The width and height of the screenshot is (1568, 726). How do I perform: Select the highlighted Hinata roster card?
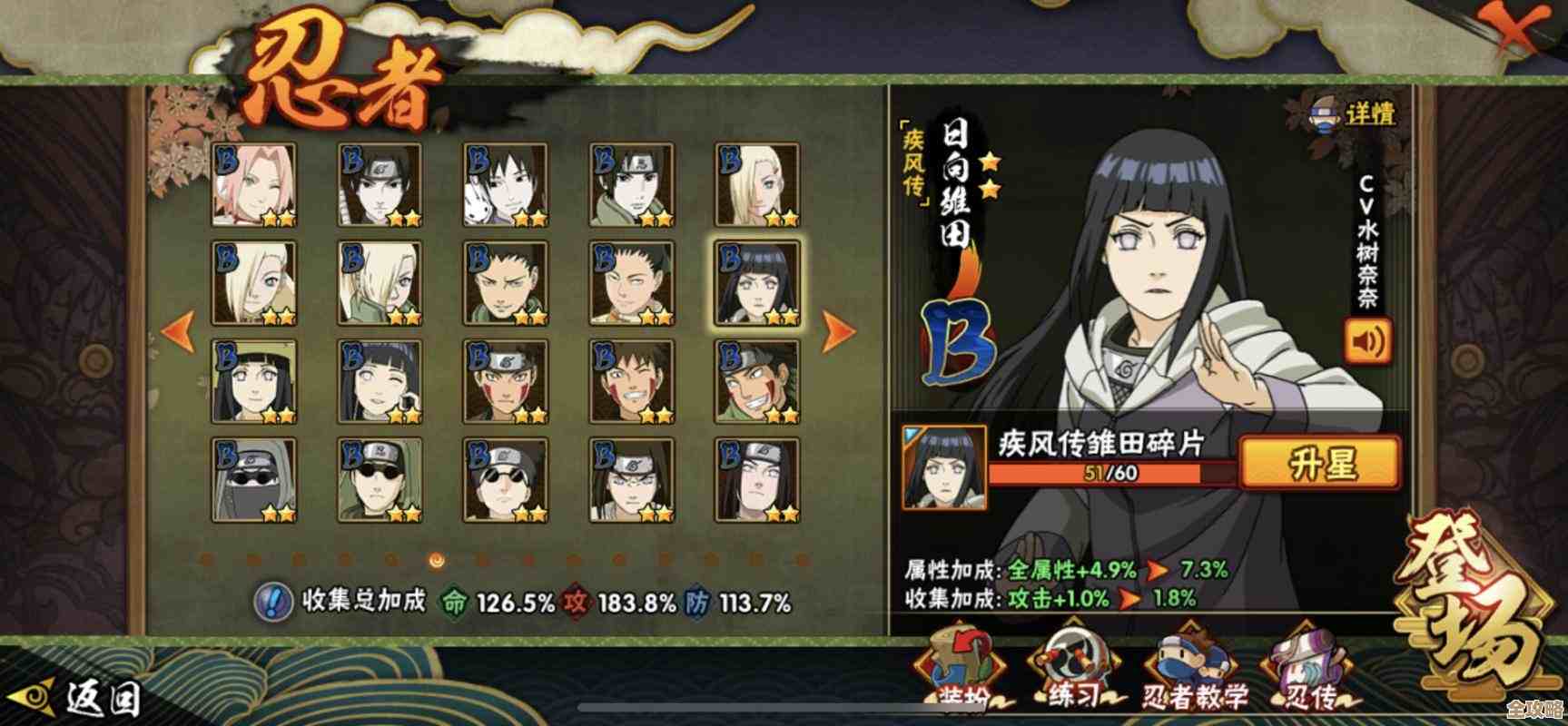click(x=759, y=283)
